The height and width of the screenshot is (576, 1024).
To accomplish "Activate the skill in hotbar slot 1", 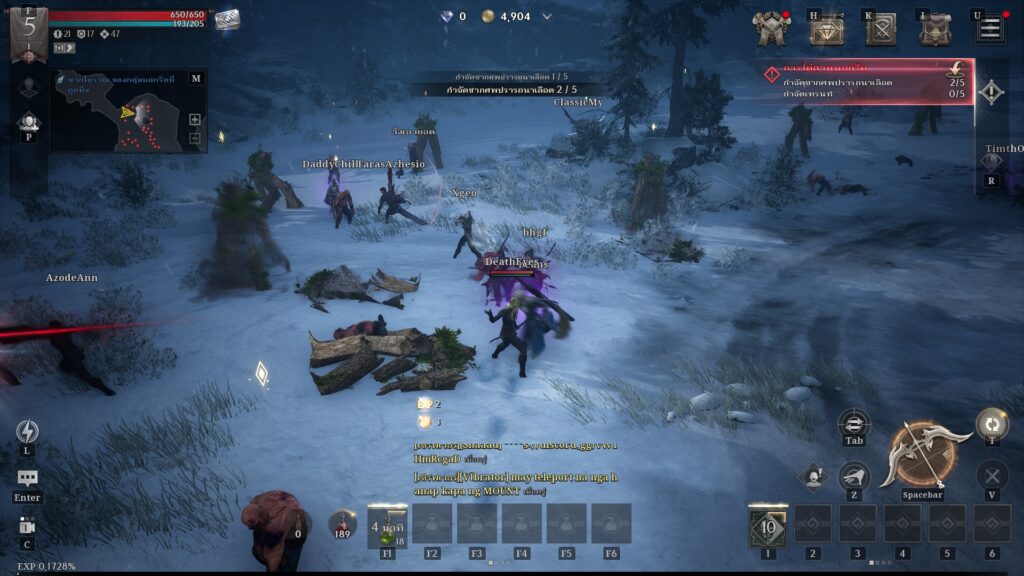I will pyautogui.click(x=768, y=527).
